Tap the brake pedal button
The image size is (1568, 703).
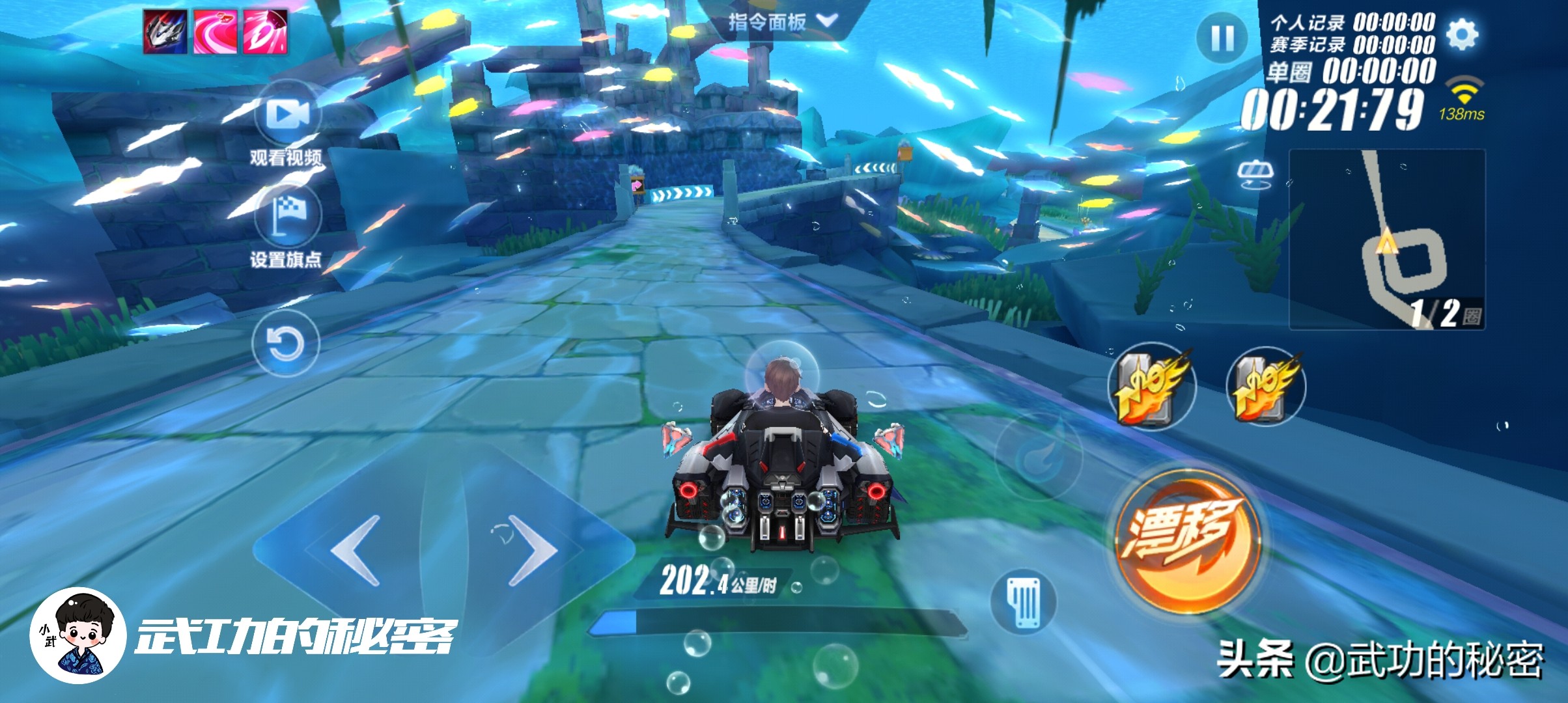(x=1024, y=601)
